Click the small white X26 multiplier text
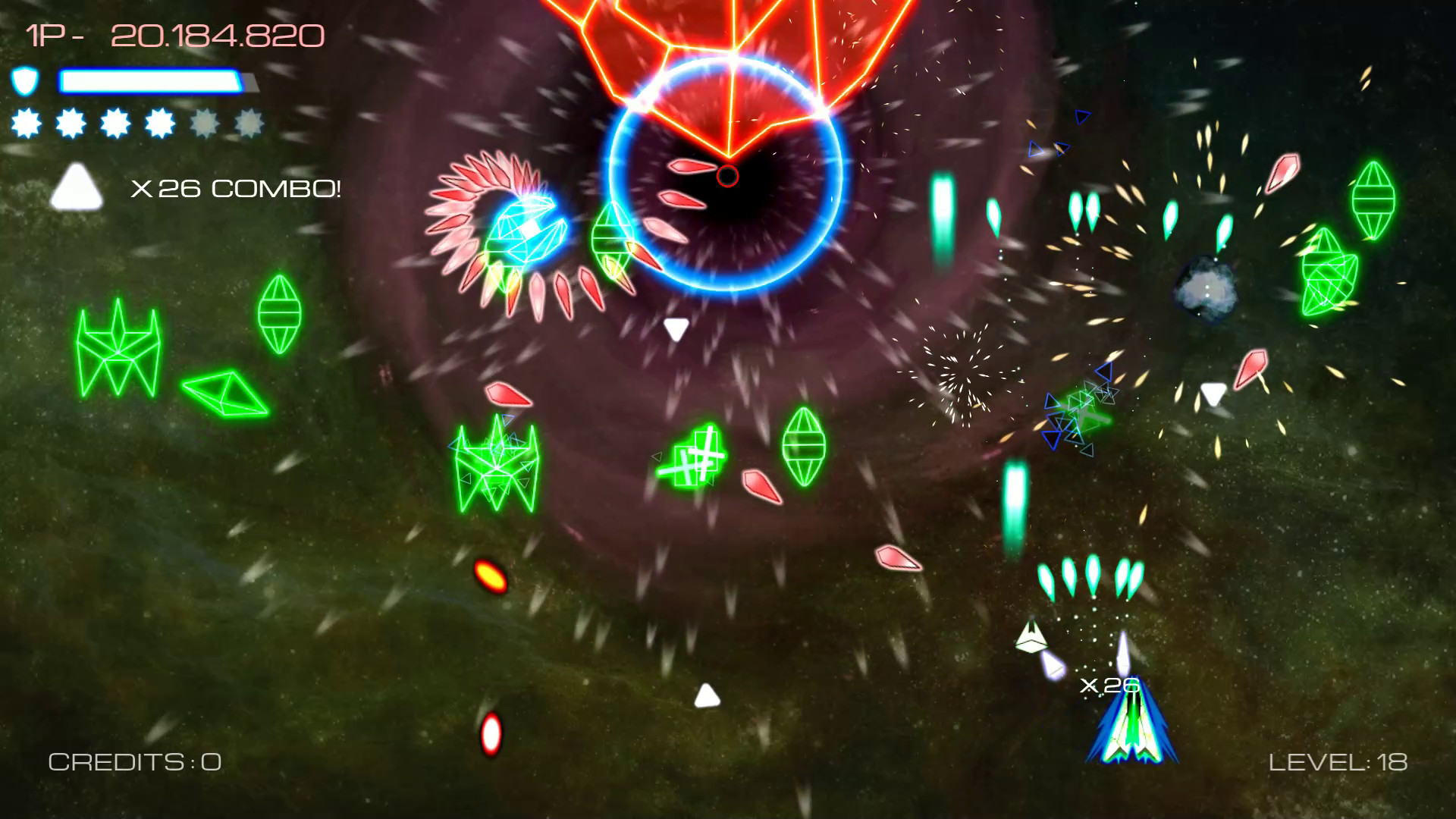The width and height of the screenshot is (1456, 819). [1109, 685]
